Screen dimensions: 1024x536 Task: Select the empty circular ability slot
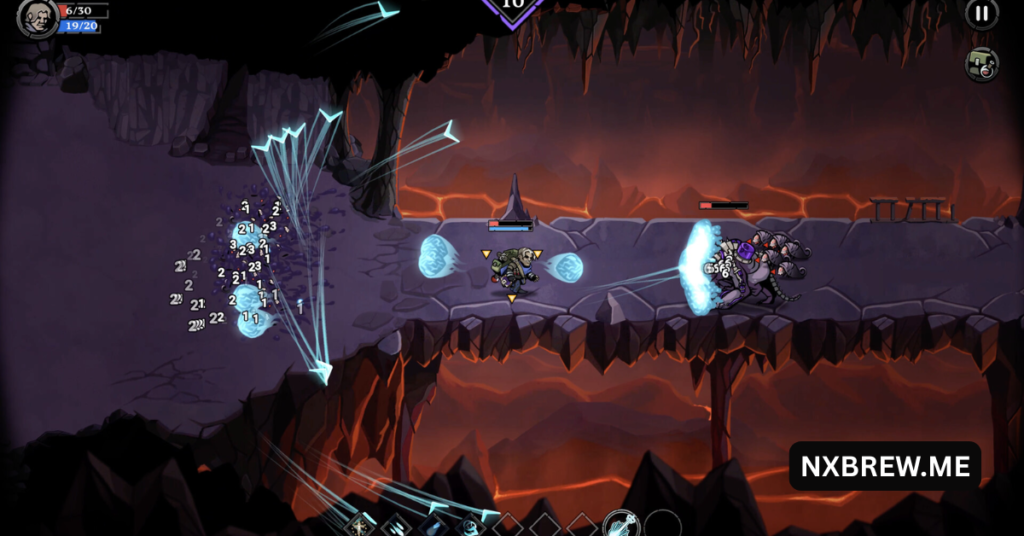point(662,524)
